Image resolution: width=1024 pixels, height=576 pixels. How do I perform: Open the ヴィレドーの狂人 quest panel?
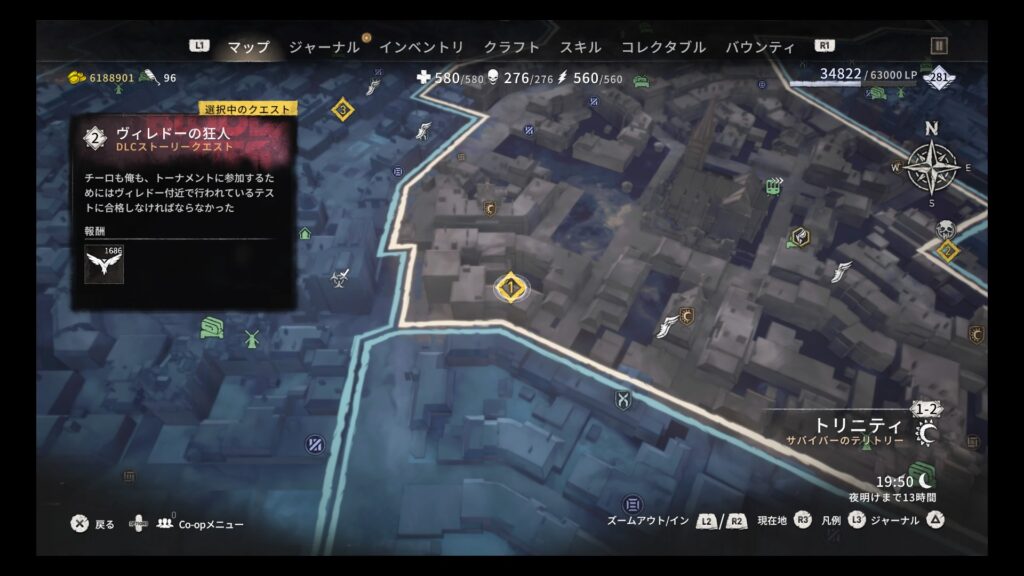pos(184,139)
